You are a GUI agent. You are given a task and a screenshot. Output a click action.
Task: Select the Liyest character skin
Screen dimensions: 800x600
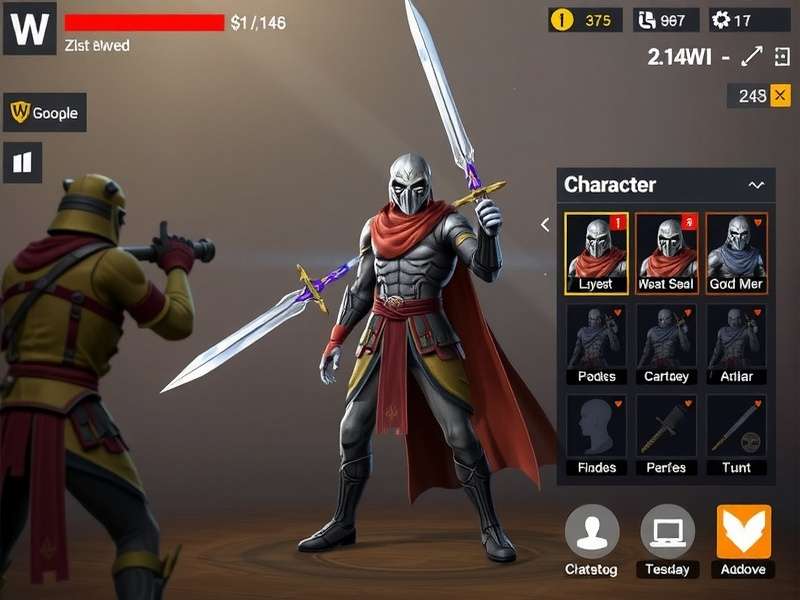pyautogui.click(x=596, y=253)
